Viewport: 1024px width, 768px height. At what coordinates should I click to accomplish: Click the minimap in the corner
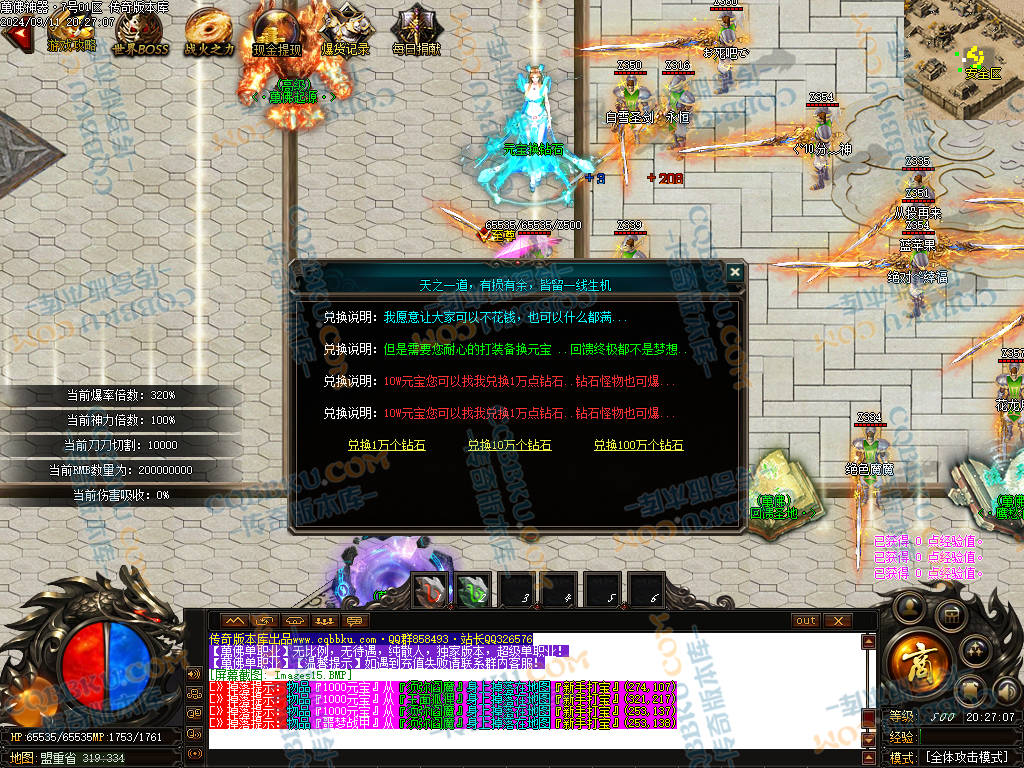pos(963,58)
